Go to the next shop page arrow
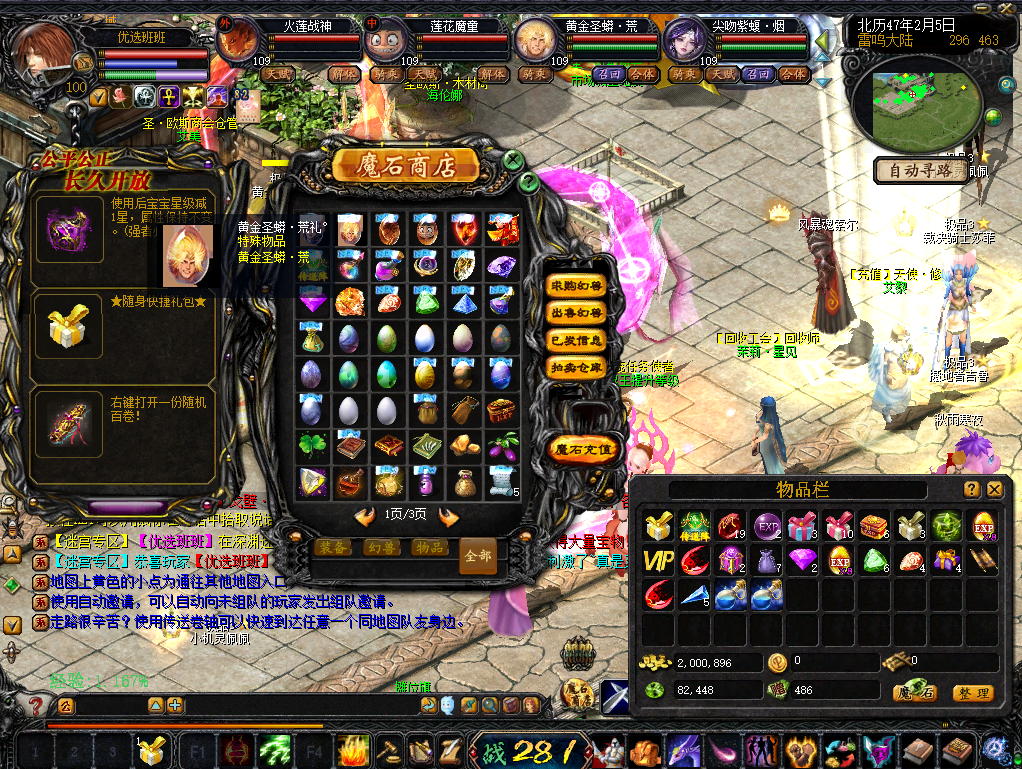1022x769 pixels. pyautogui.click(x=449, y=516)
